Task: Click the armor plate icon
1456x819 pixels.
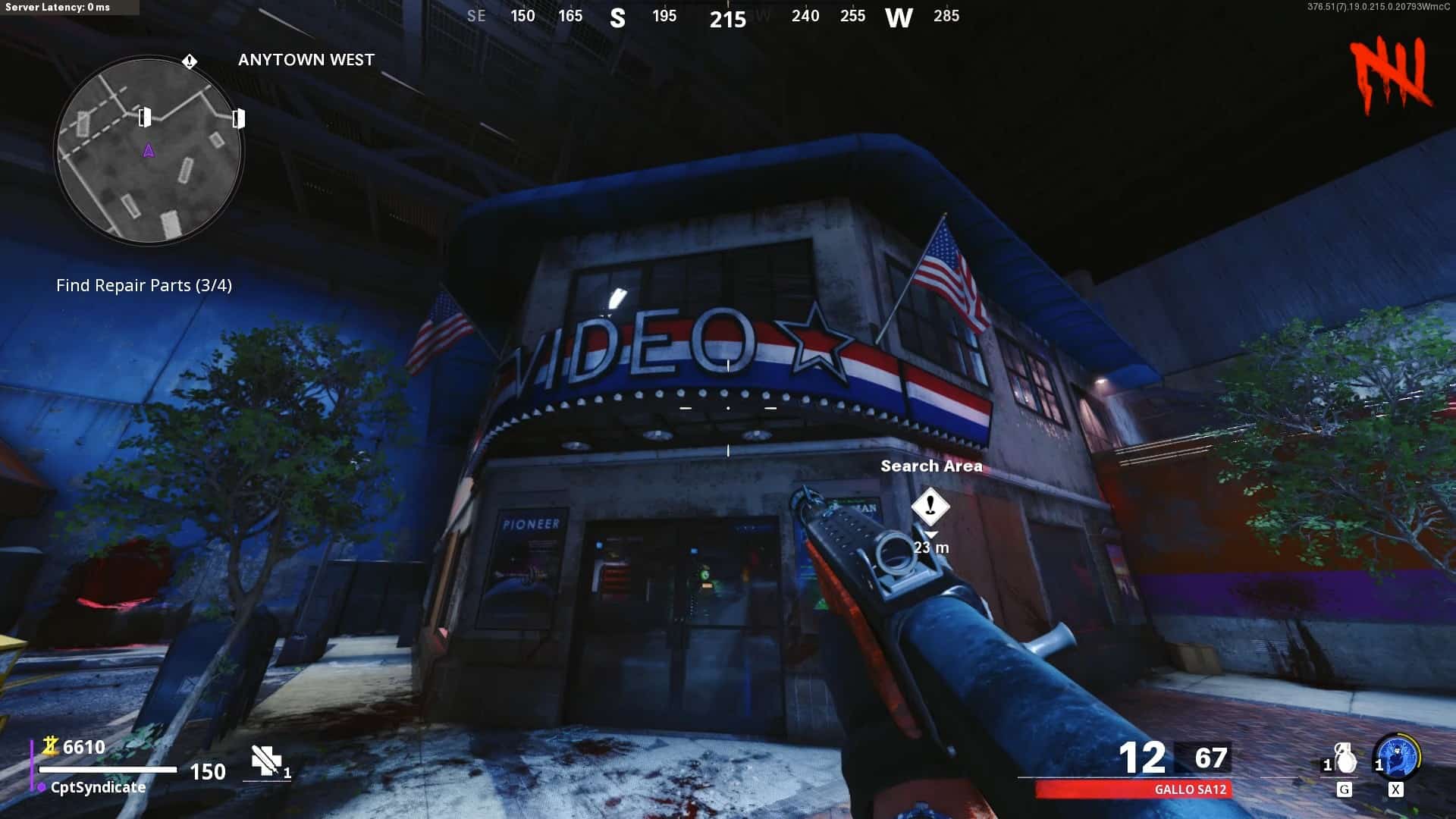Action: coord(266,760)
